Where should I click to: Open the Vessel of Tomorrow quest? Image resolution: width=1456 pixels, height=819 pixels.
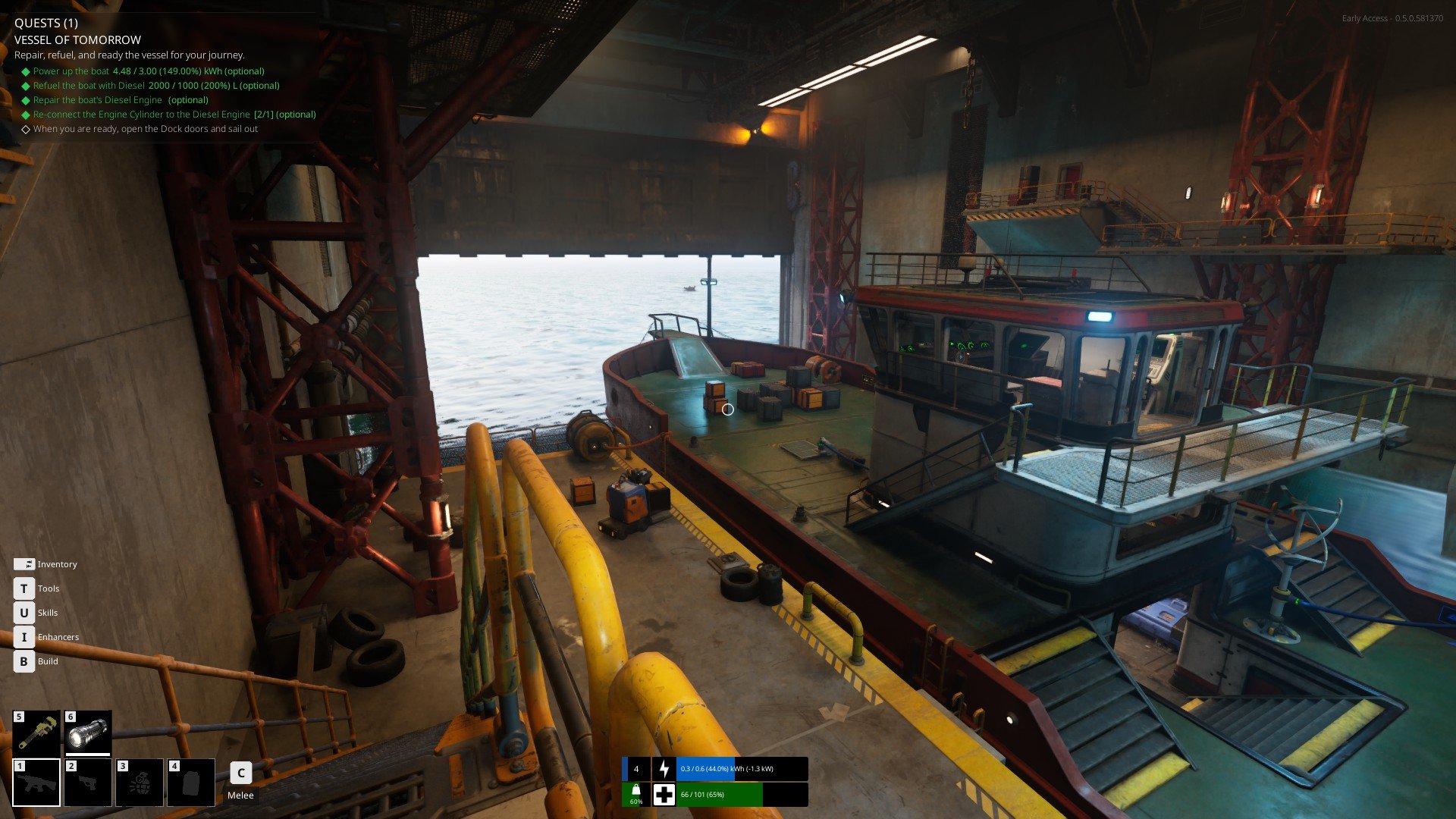click(77, 40)
